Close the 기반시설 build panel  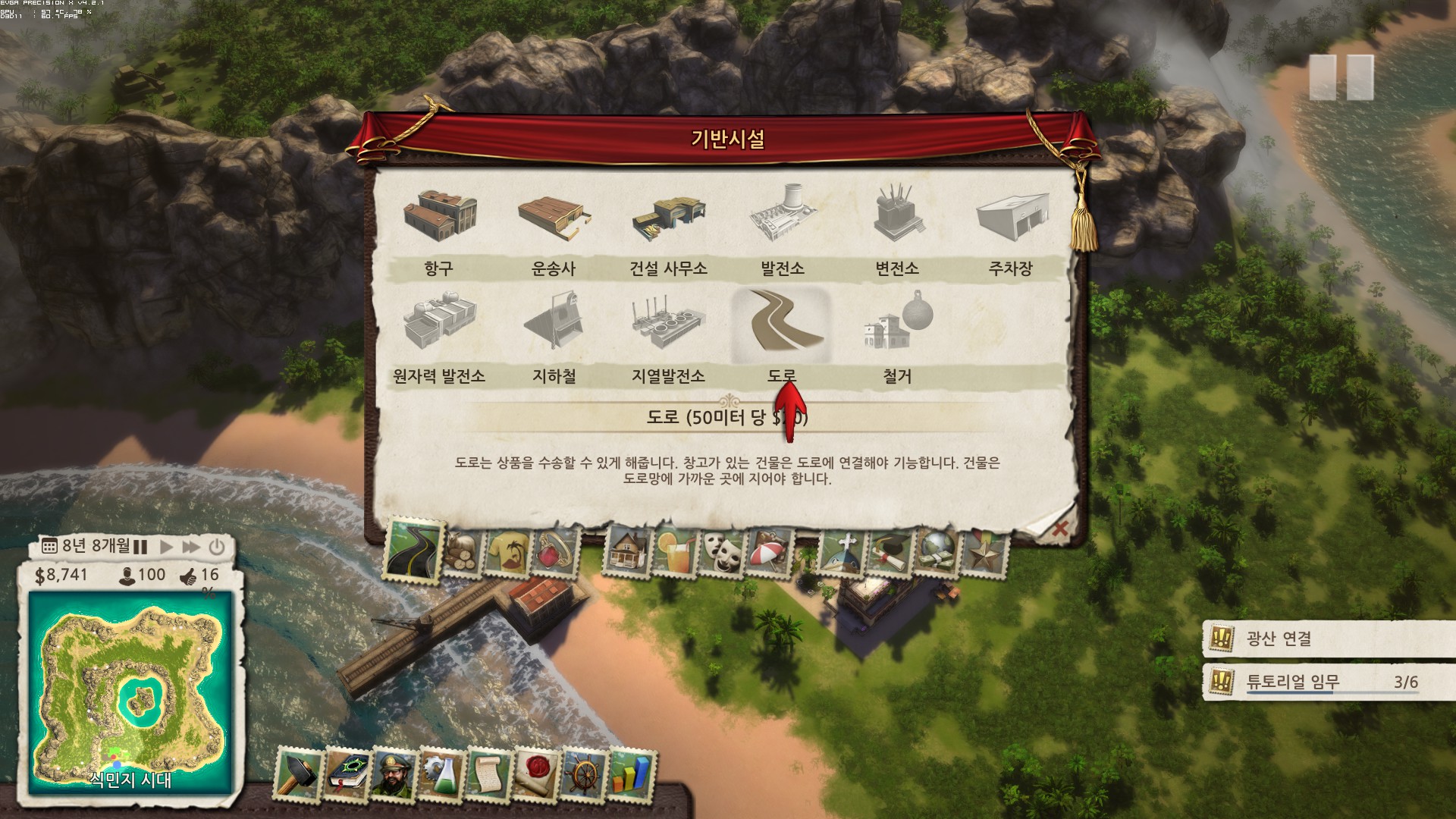pyautogui.click(x=1059, y=529)
